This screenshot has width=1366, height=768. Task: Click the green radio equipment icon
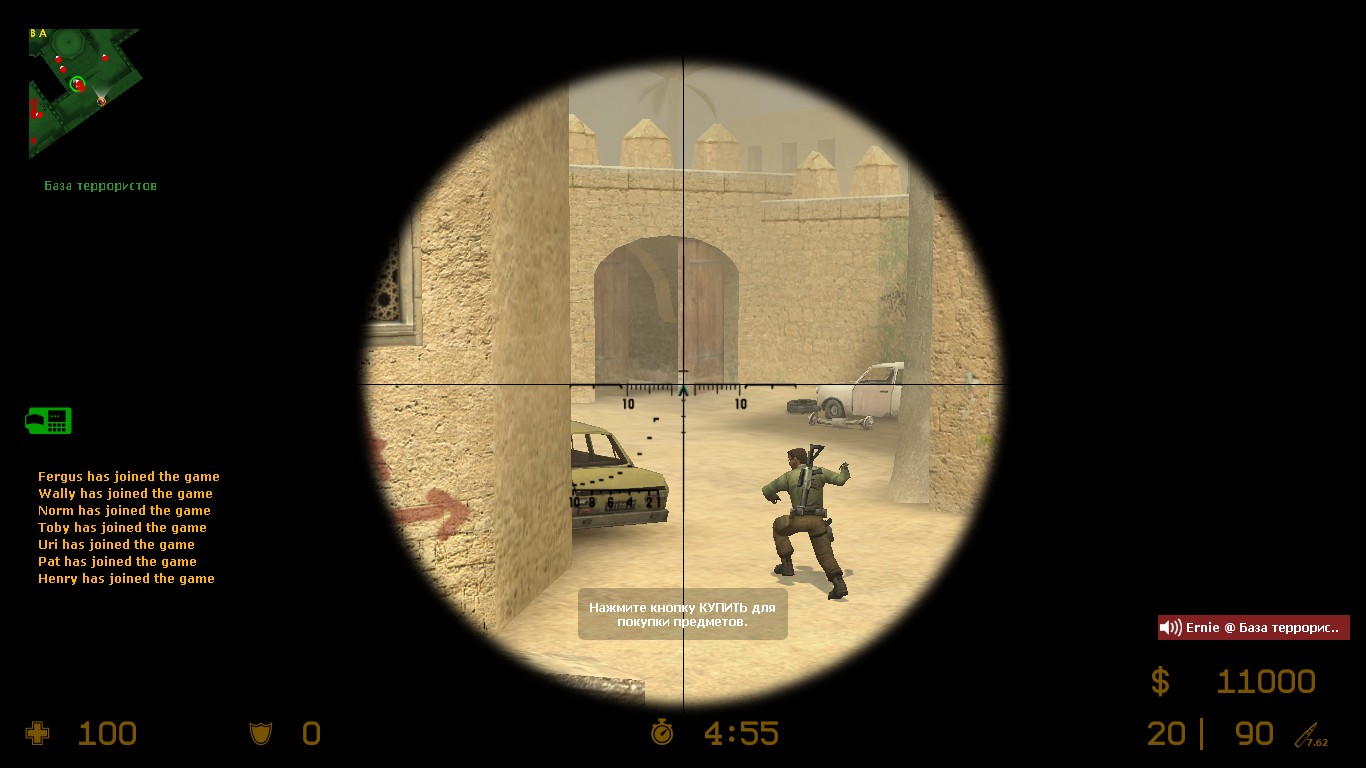(x=47, y=421)
